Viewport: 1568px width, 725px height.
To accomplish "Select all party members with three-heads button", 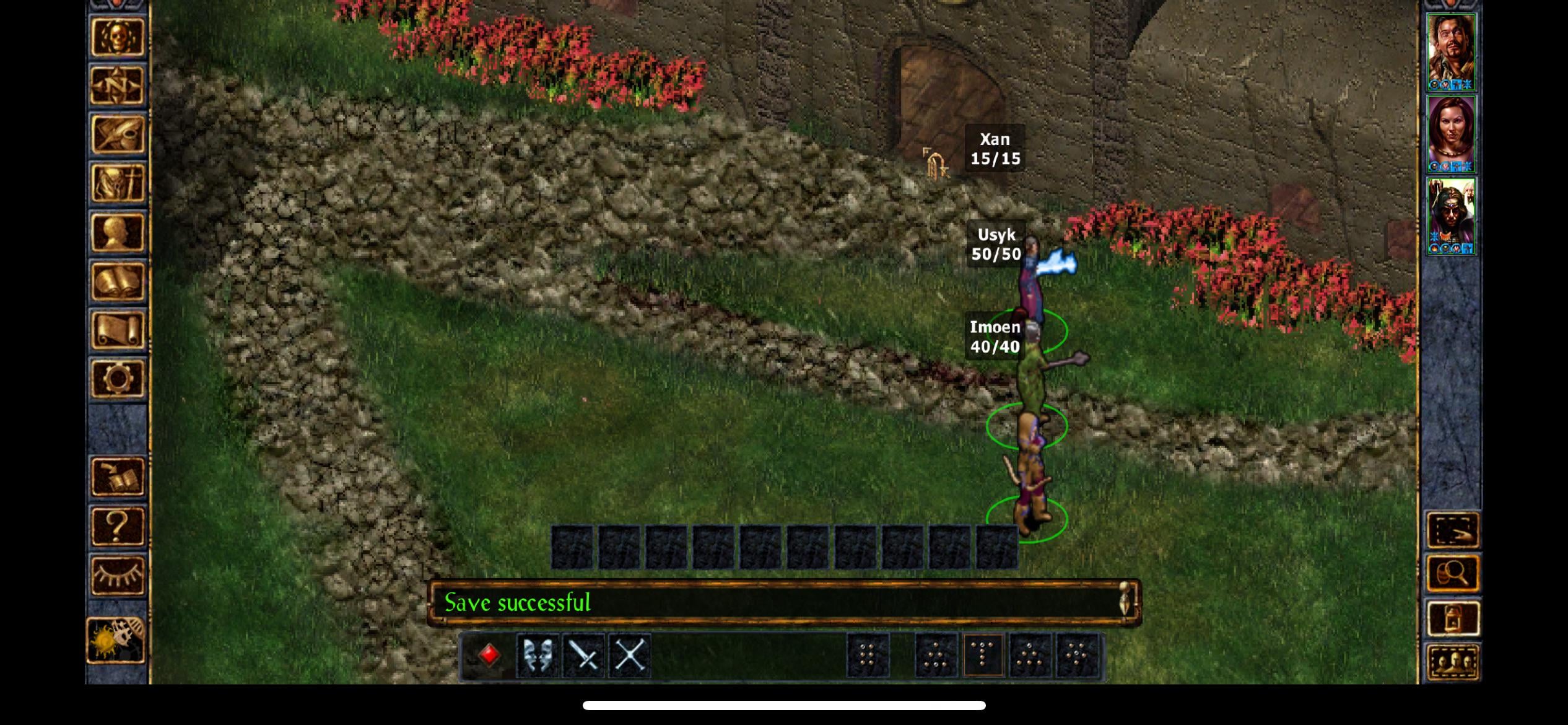I will tap(1452, 662).
